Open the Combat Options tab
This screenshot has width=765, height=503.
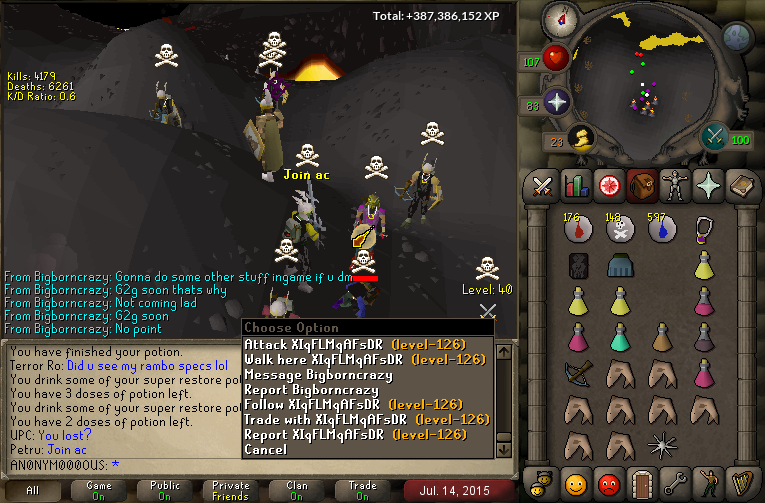[x=543, y=186]
